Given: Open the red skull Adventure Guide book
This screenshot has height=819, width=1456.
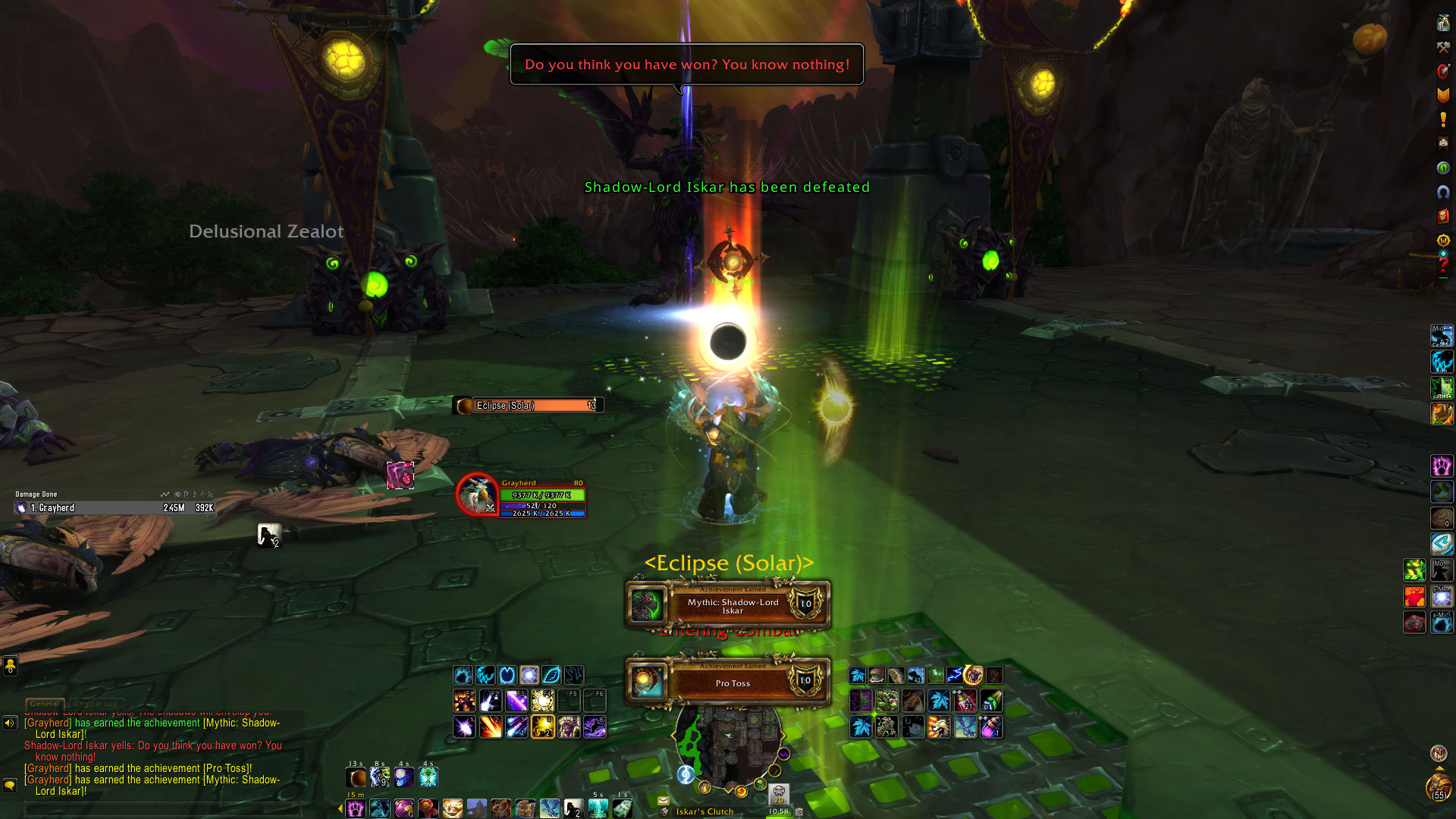Looking at the screenshot, I should pos(1443,217).
